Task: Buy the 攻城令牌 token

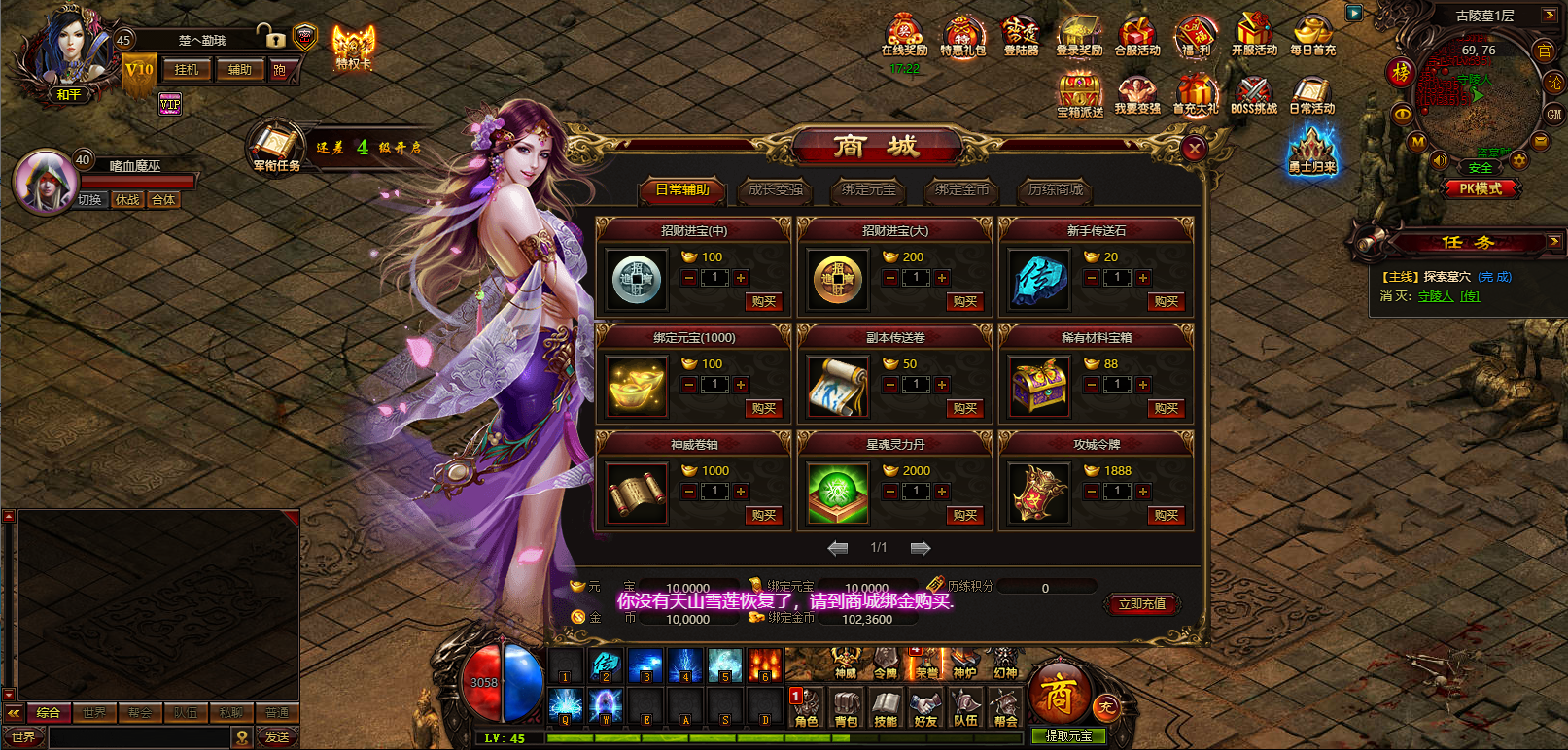Action: tap(1166, 516)
